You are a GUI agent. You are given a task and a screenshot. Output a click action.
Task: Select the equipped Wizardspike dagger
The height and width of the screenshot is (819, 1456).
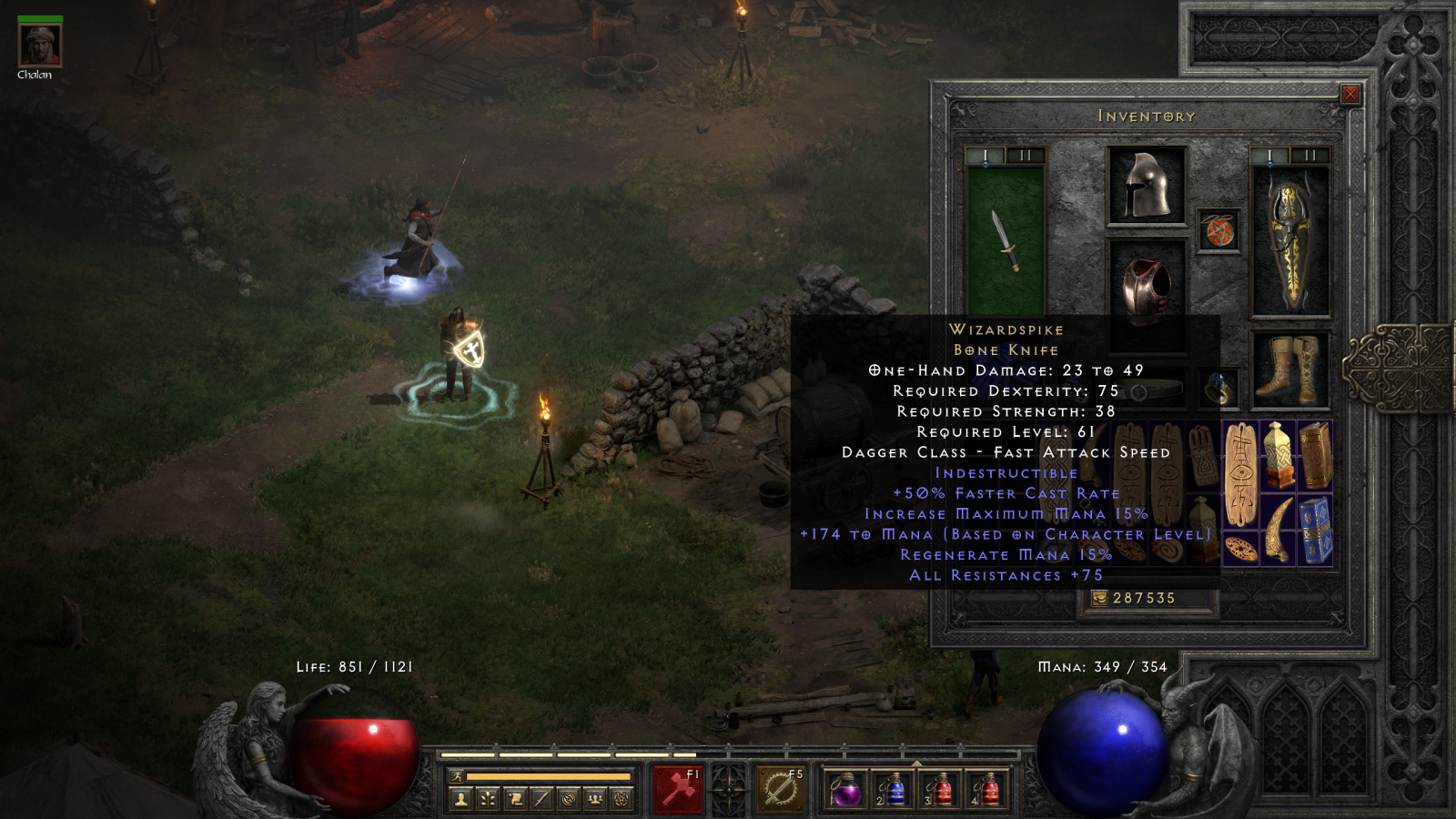pos(1005,240)
